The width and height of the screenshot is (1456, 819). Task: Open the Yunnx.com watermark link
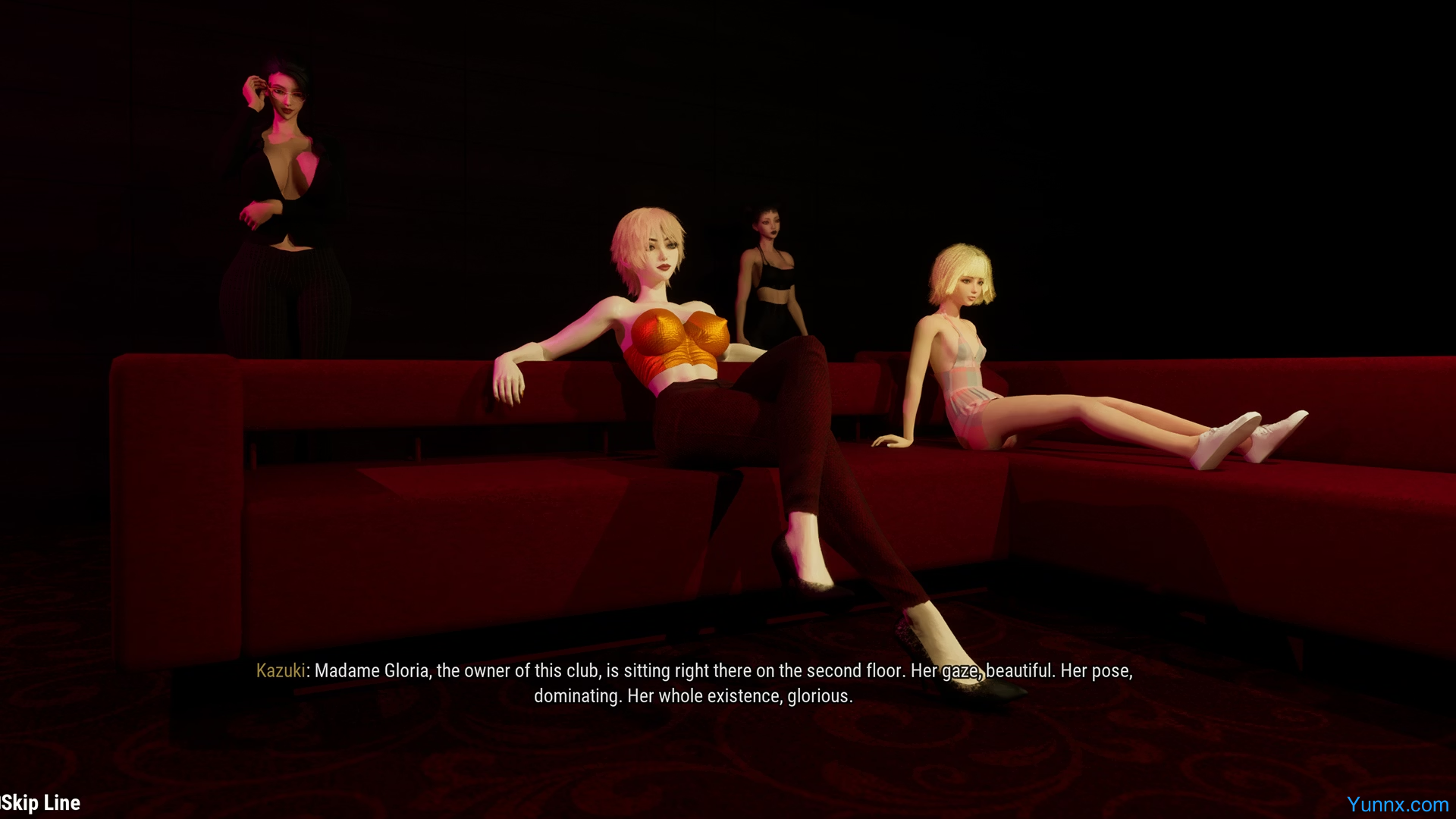point(1397,805)
